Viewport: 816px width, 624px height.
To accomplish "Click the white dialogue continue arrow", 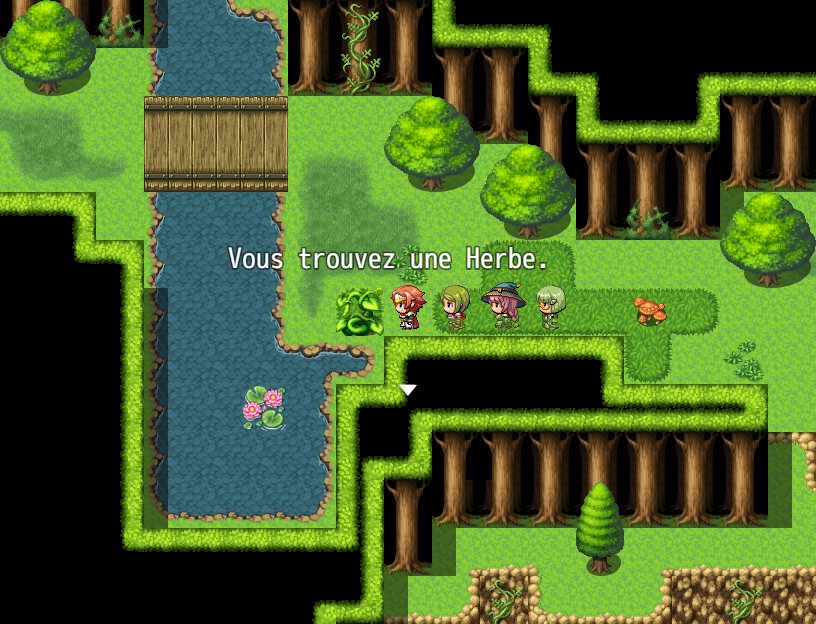I will 408,389.
